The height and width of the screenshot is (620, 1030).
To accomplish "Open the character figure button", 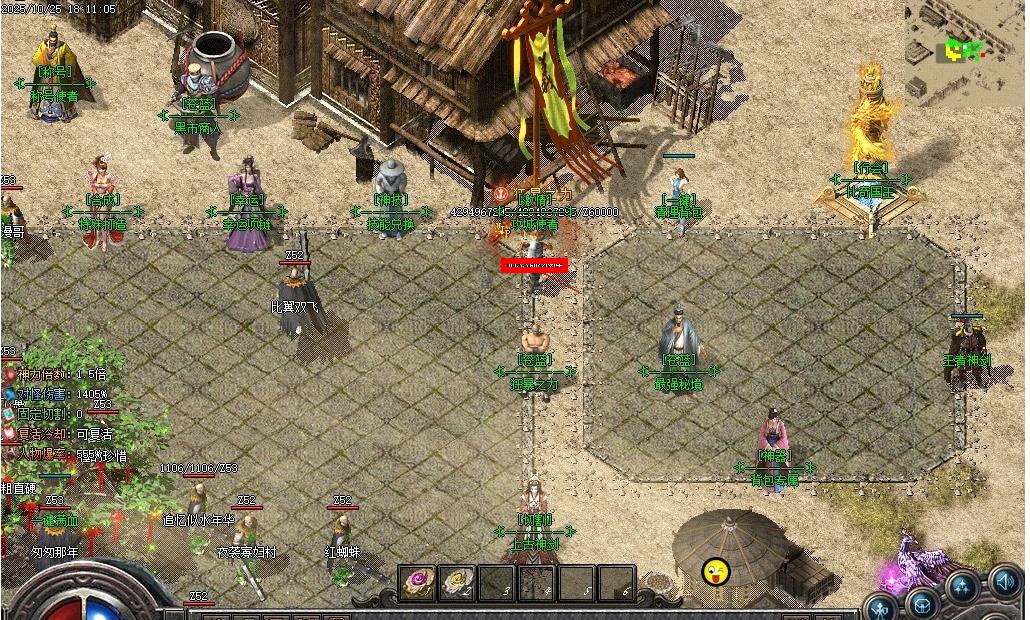I will [x=881, y=607].
